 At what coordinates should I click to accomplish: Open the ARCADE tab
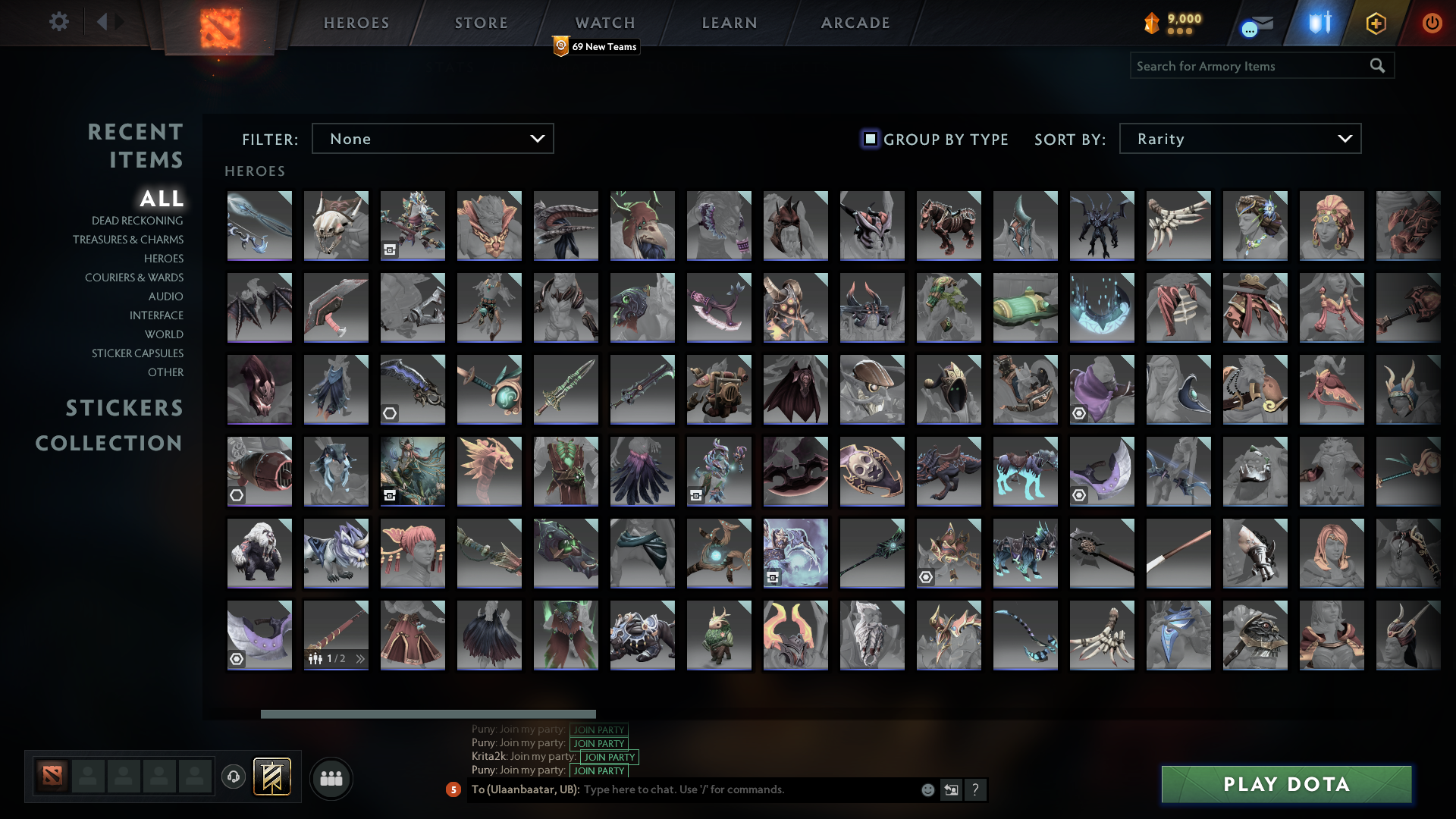tap(855, 23)
